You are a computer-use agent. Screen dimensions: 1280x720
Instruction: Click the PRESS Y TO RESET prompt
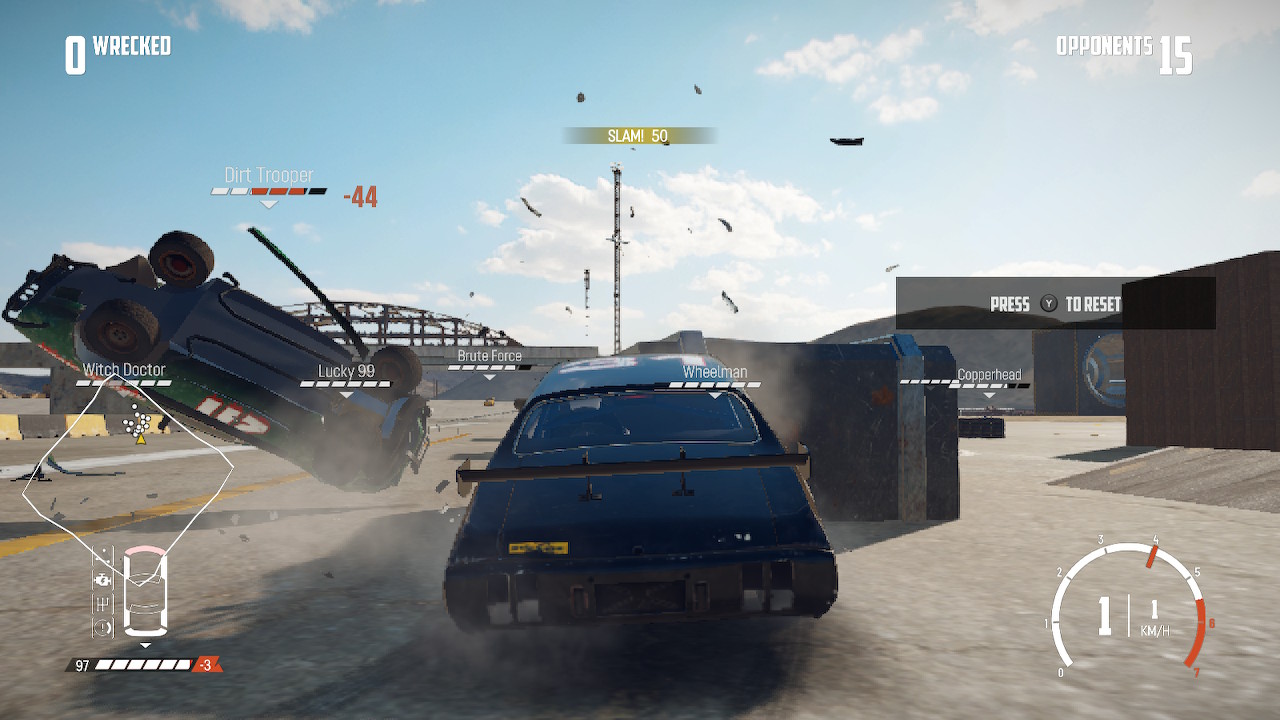(1055, 304)
